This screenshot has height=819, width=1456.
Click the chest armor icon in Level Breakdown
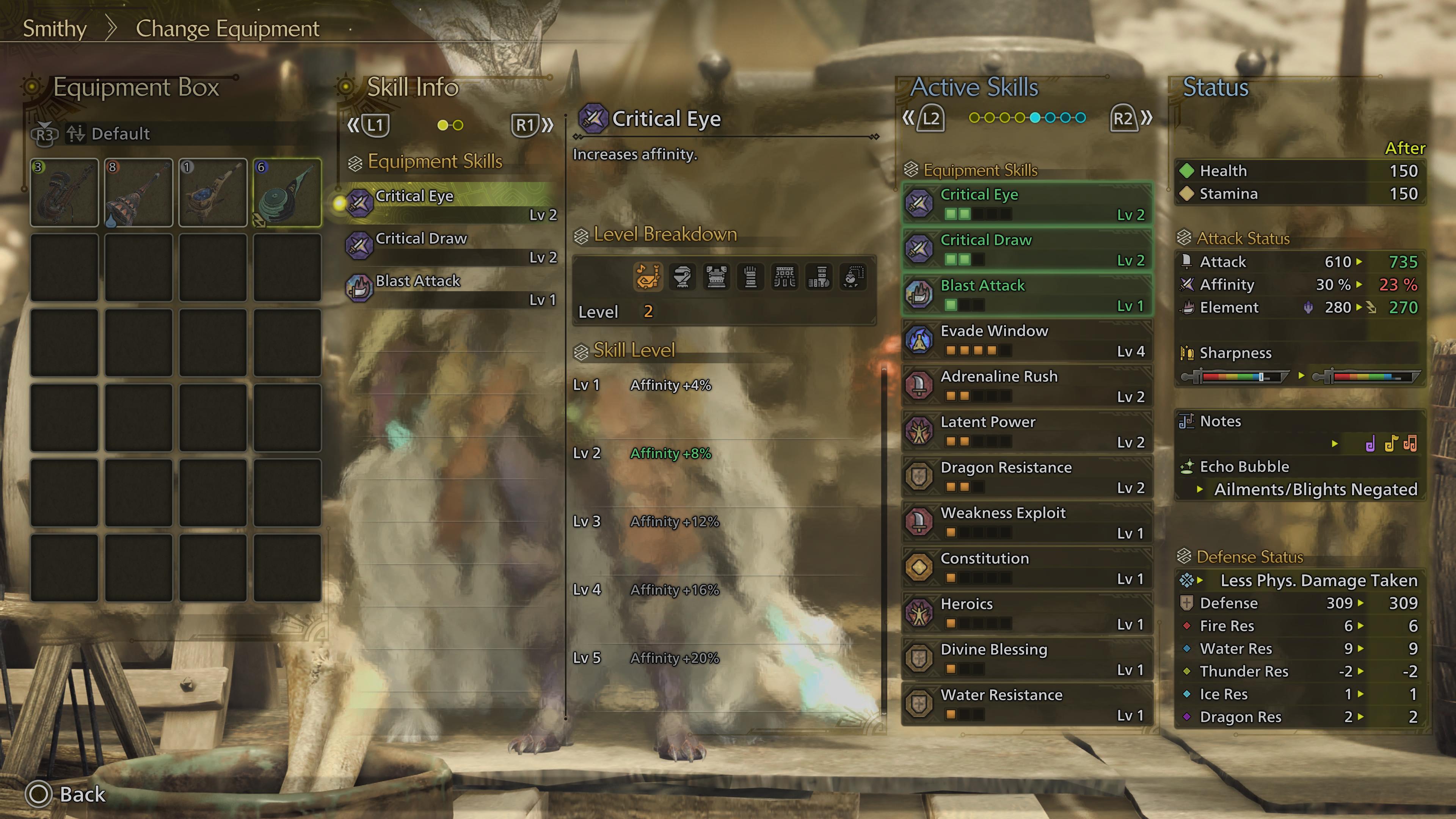(717, 277)
